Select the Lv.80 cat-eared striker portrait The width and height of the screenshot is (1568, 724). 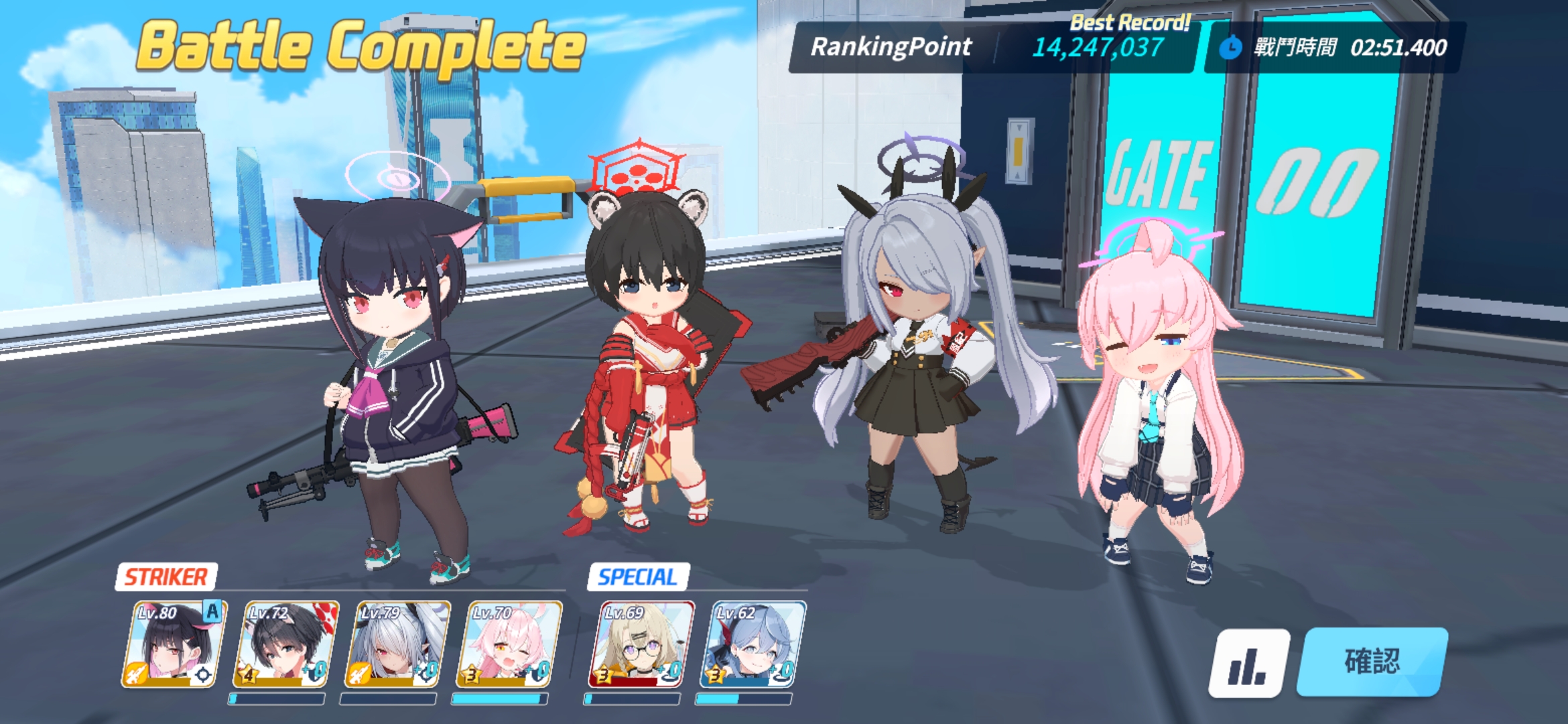(173, 644)
